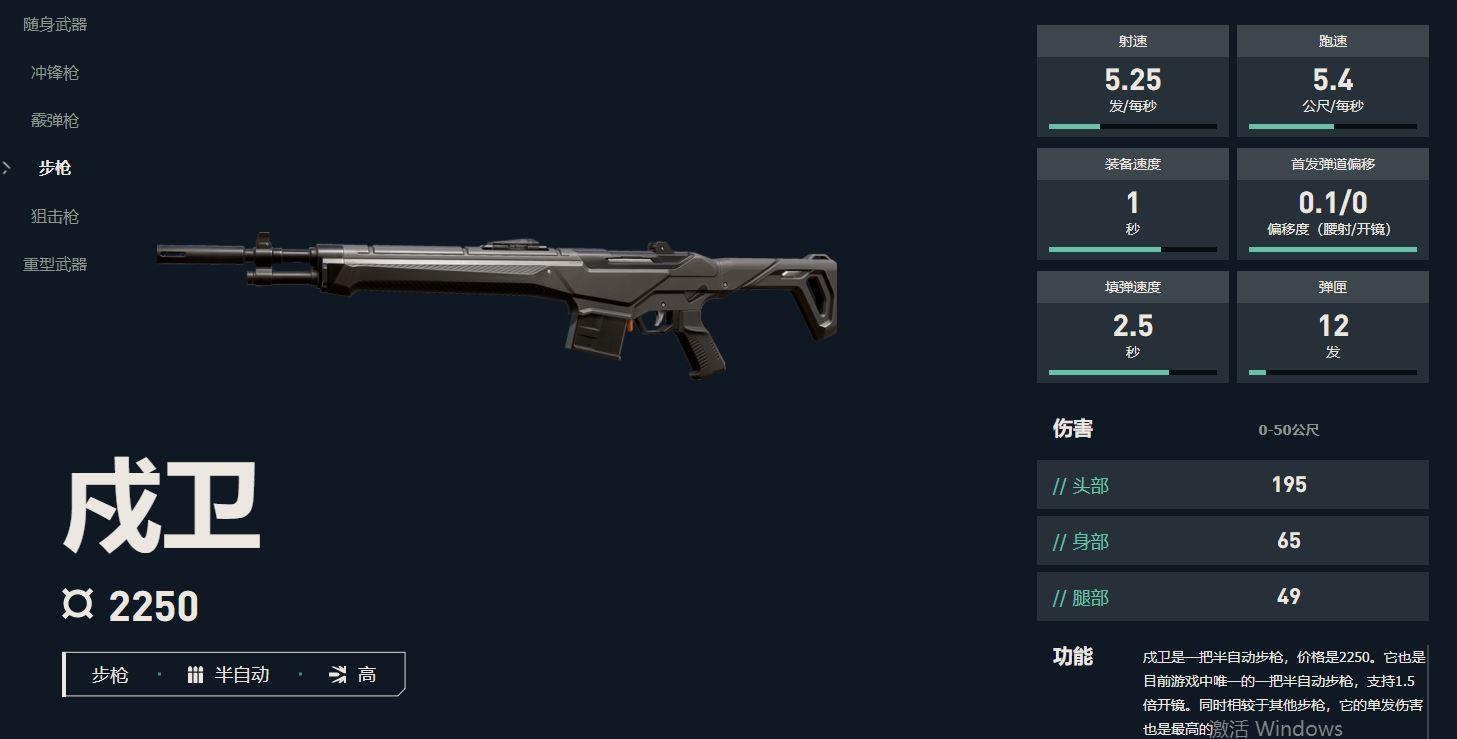Show the 狙击枪 sniper category
The height and width of the screenshot is (739, 1457).
coord(55,216)
